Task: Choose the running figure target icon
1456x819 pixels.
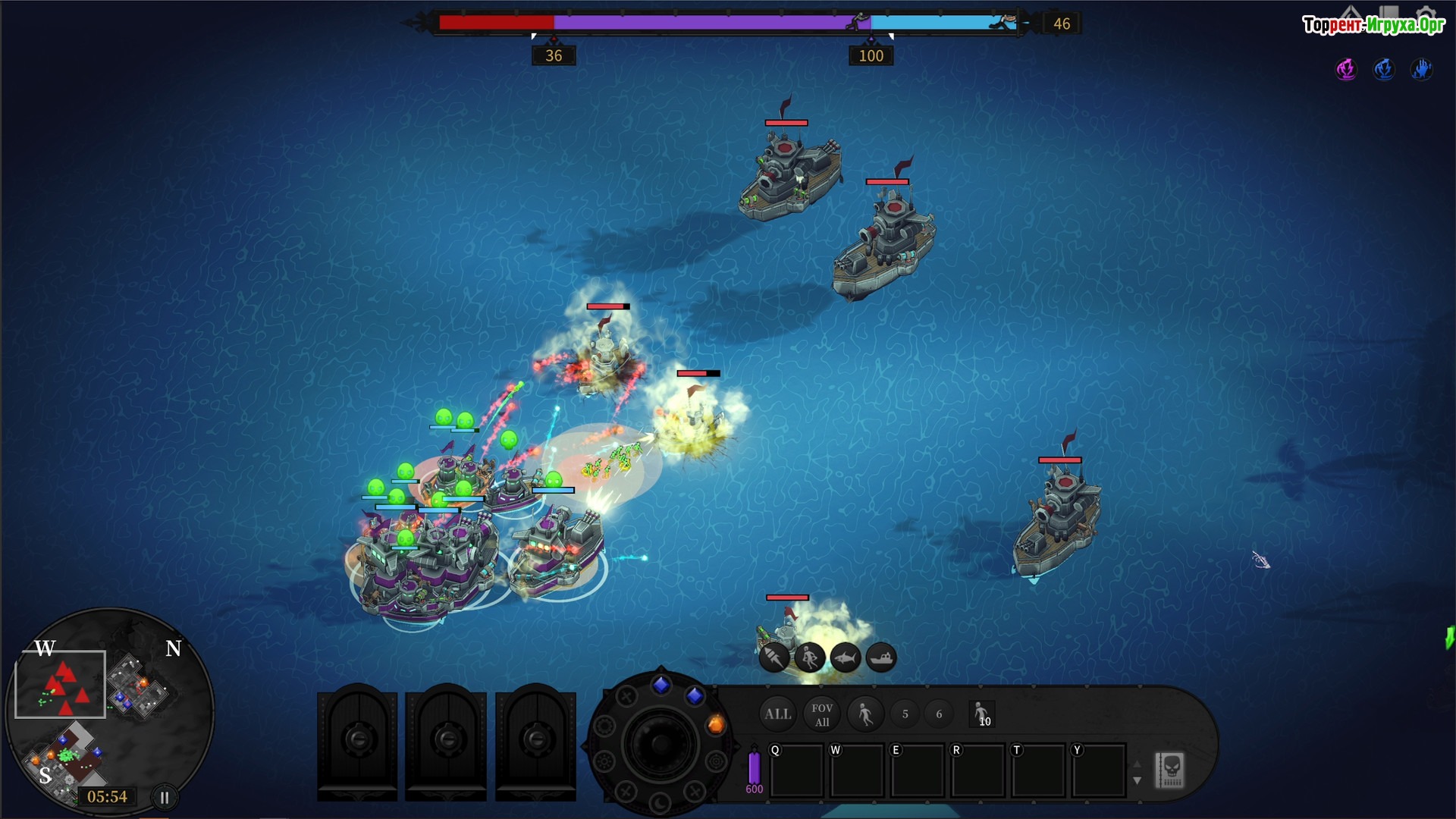Action: [x=809, y=657]
